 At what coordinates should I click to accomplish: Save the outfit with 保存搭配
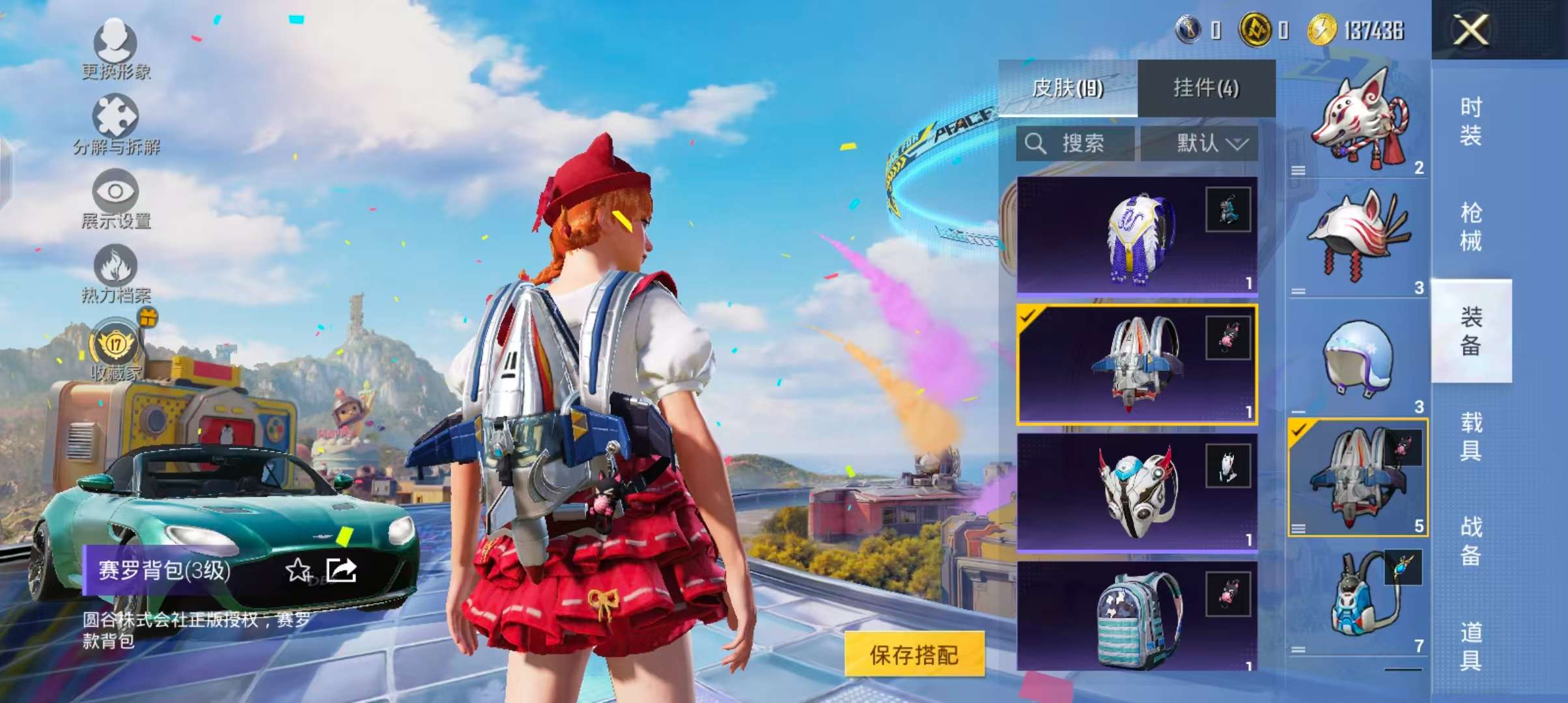914,654
